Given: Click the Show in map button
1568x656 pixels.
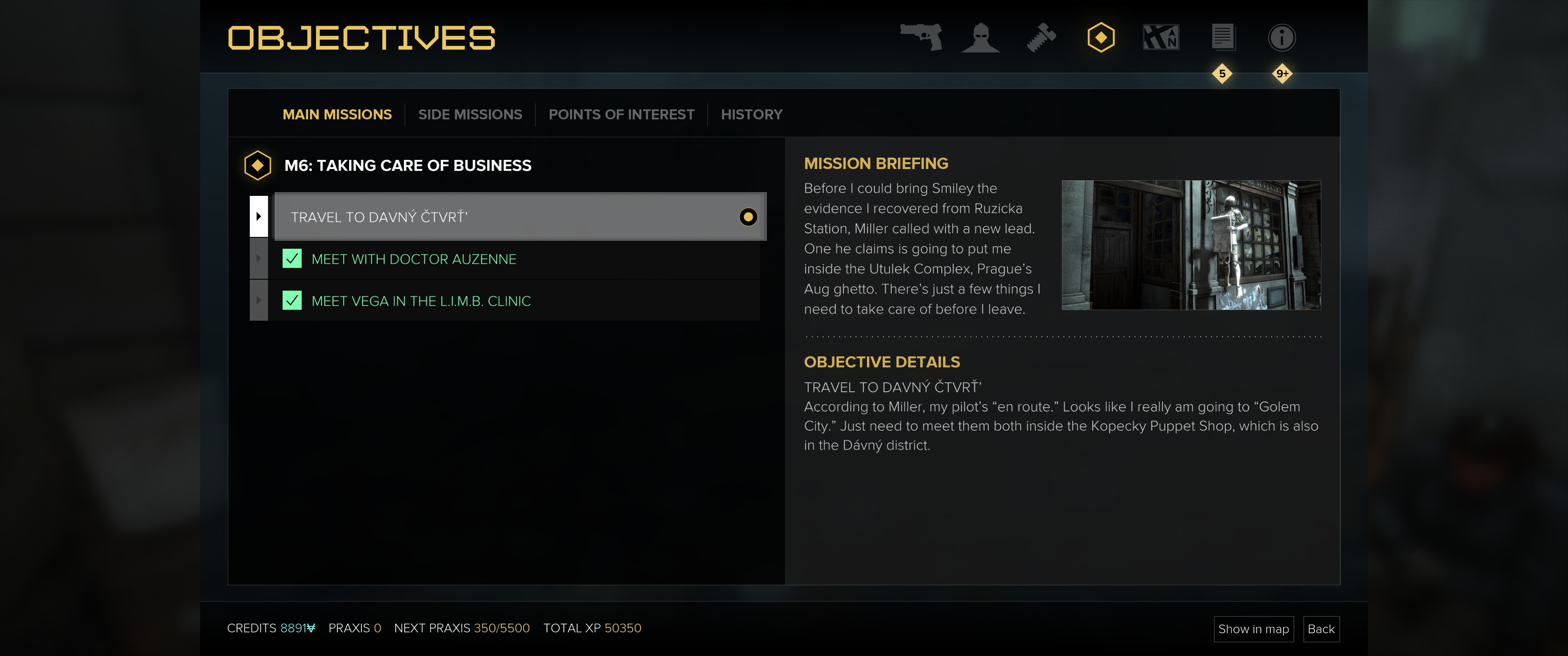Looking at the screenshot, I should pyautogui.click(x=1253, y=629).
